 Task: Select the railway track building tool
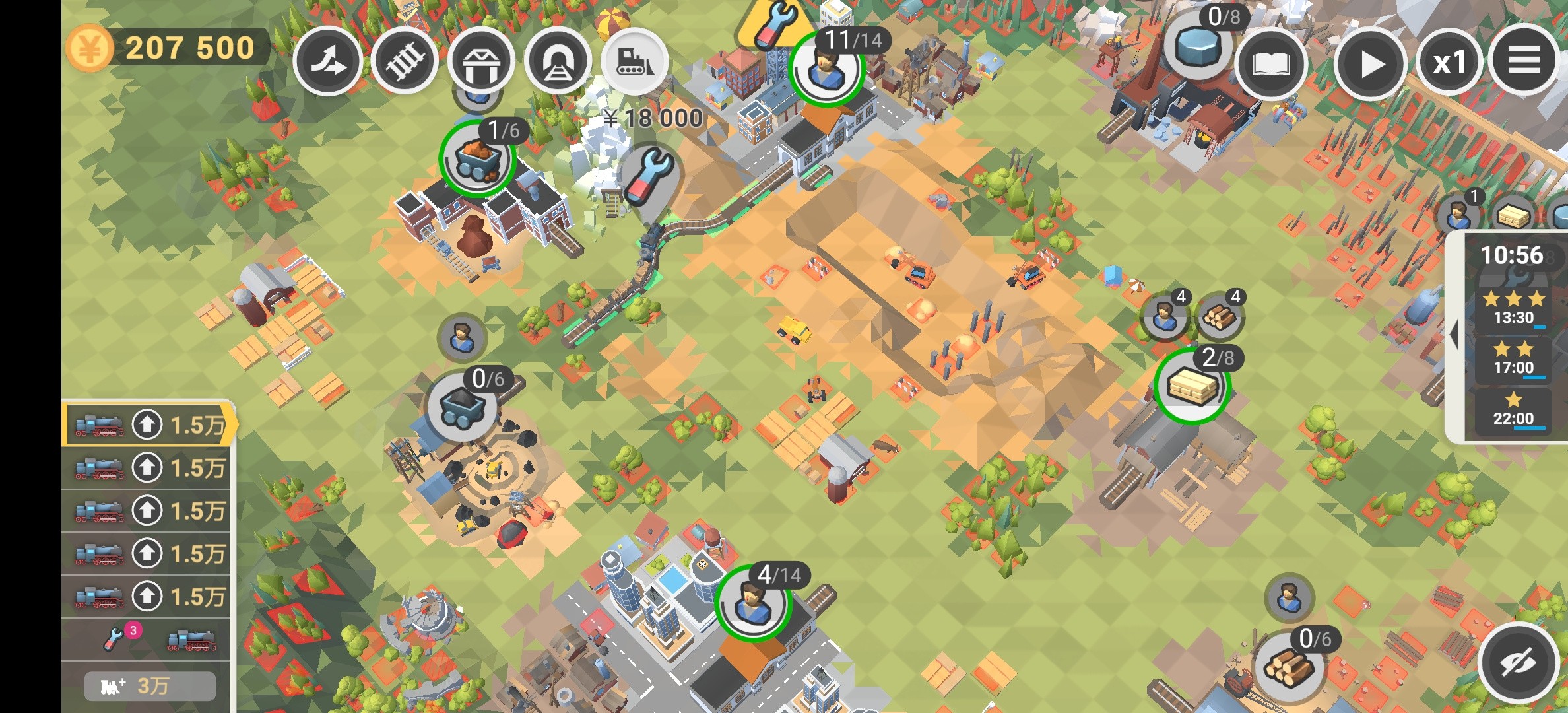pyautogui.click(x=405, y=62)
